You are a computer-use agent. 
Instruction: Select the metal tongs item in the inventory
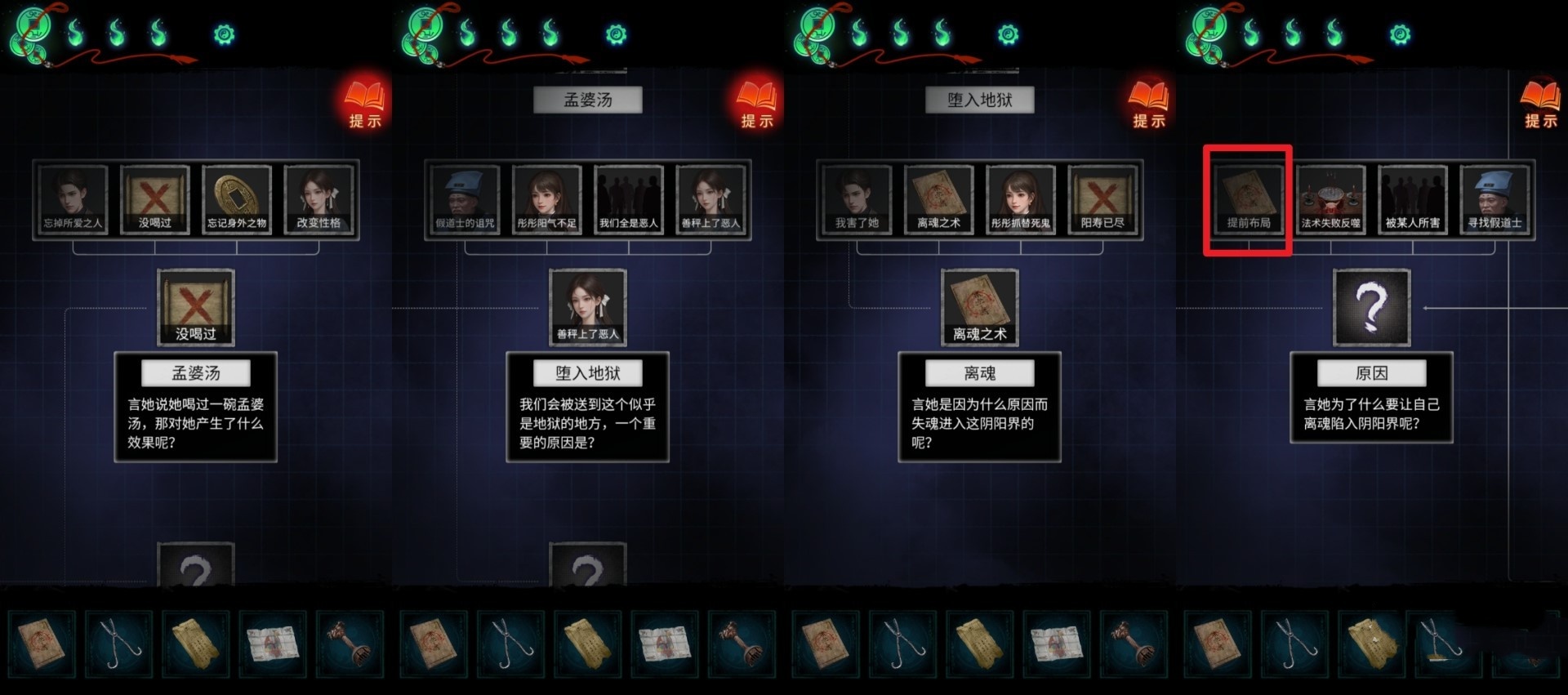[119, 644]
